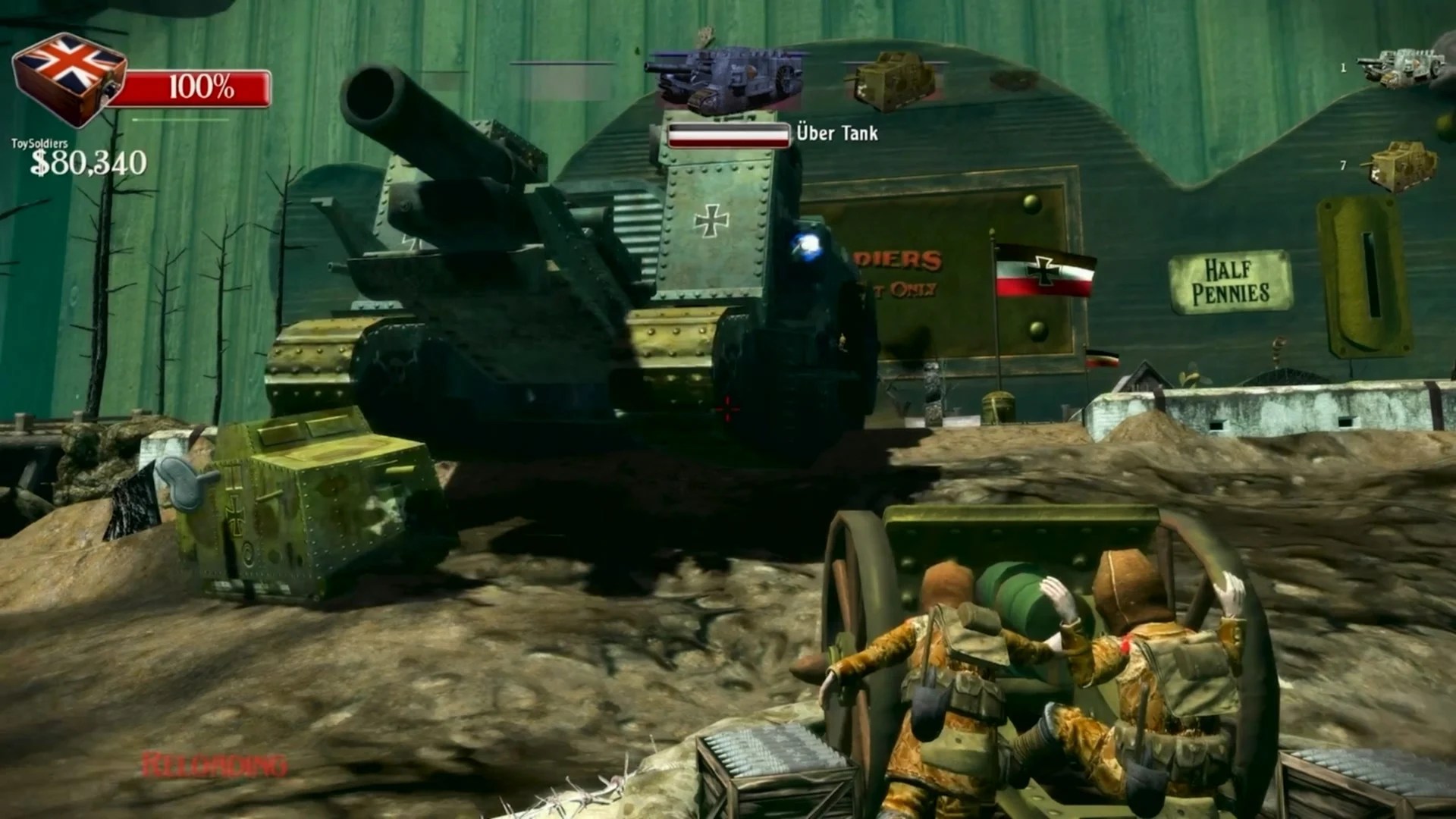1456x819 pixels.
Task: Click the red targeting crosshair
Action: pyautogui.click(x=726, y=408)
